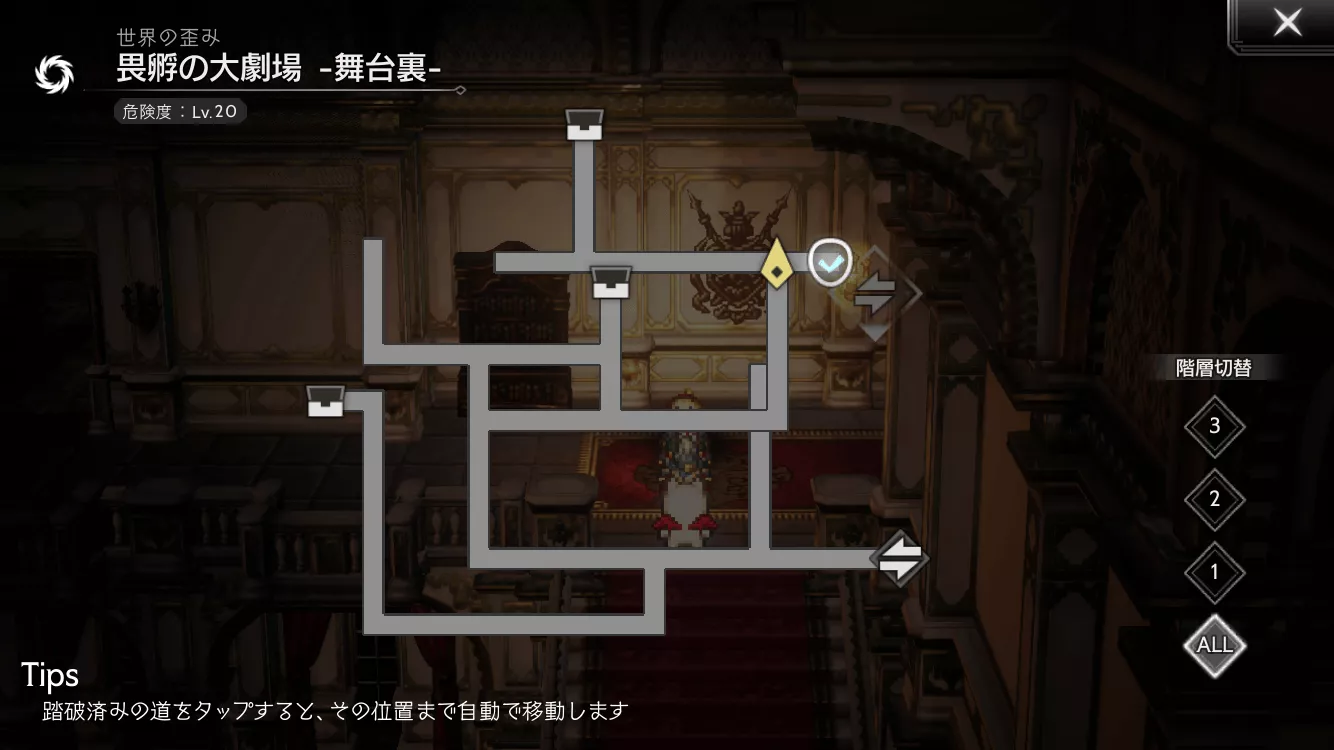Select the yellow player position marker

(779, 268)
